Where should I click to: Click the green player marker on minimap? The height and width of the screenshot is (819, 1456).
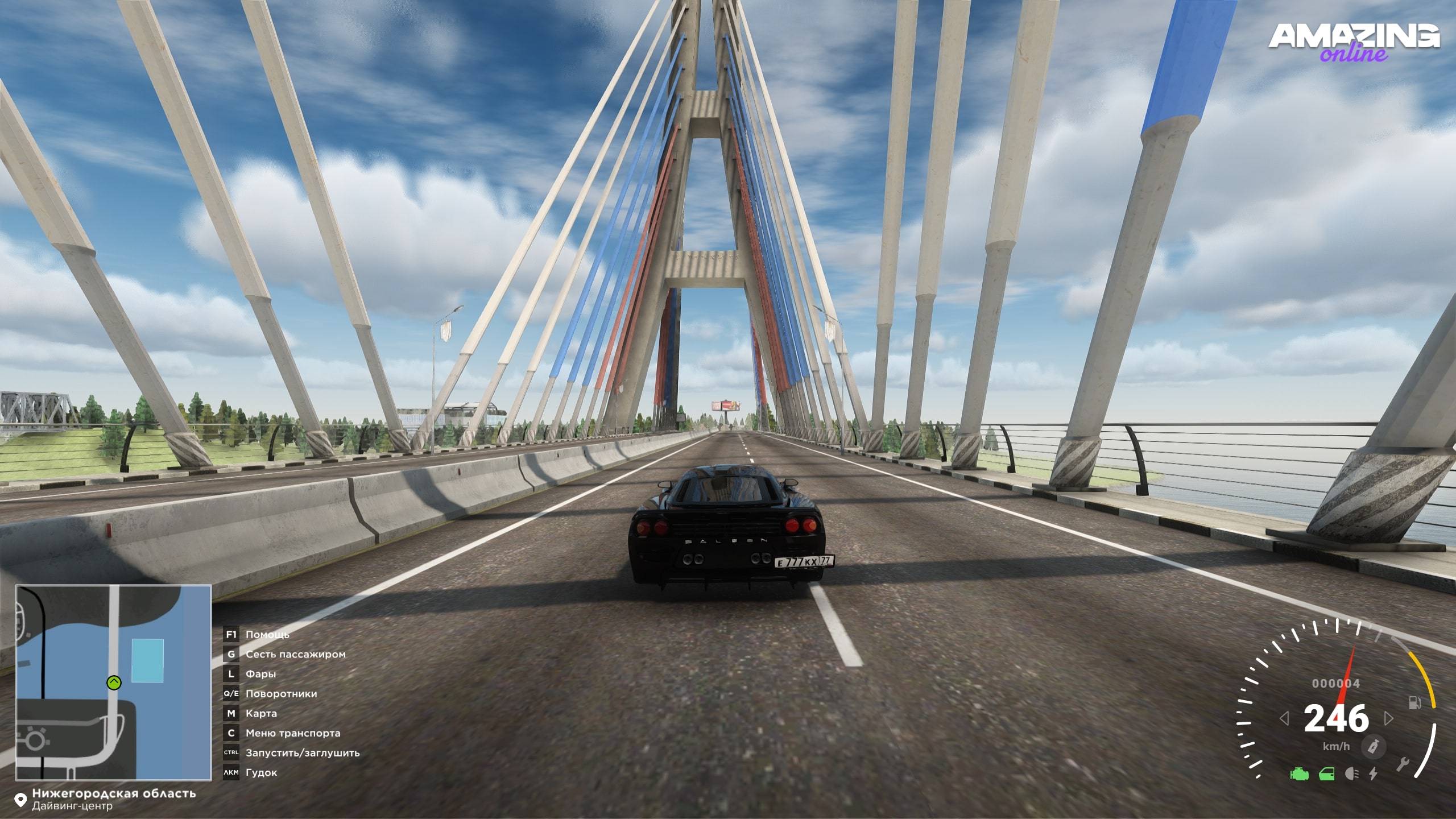(114, 682)
